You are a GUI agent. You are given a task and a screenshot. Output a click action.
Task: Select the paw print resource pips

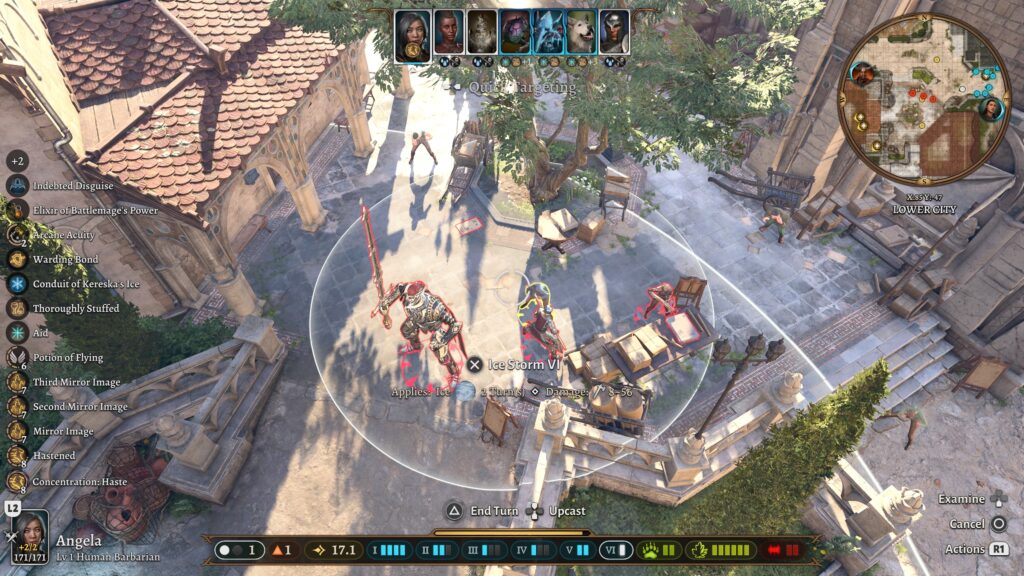(x=659, y=550)
